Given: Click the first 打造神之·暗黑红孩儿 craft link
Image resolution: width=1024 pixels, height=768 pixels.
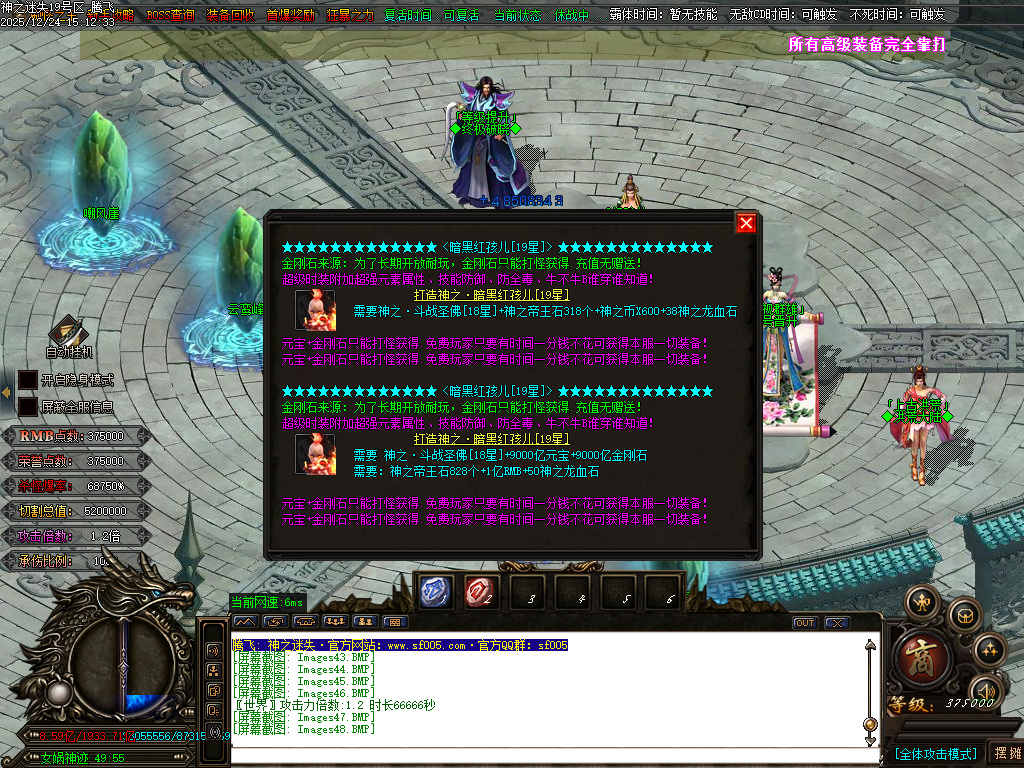Looking at the screenshot, I should (492, 295).
